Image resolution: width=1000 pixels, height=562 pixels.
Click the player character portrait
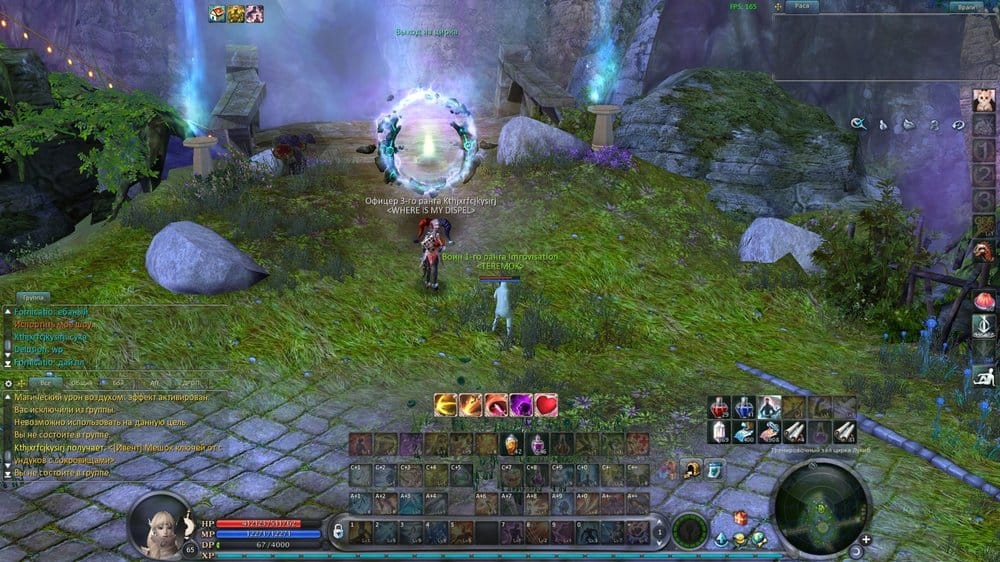(x=158, y=524)
